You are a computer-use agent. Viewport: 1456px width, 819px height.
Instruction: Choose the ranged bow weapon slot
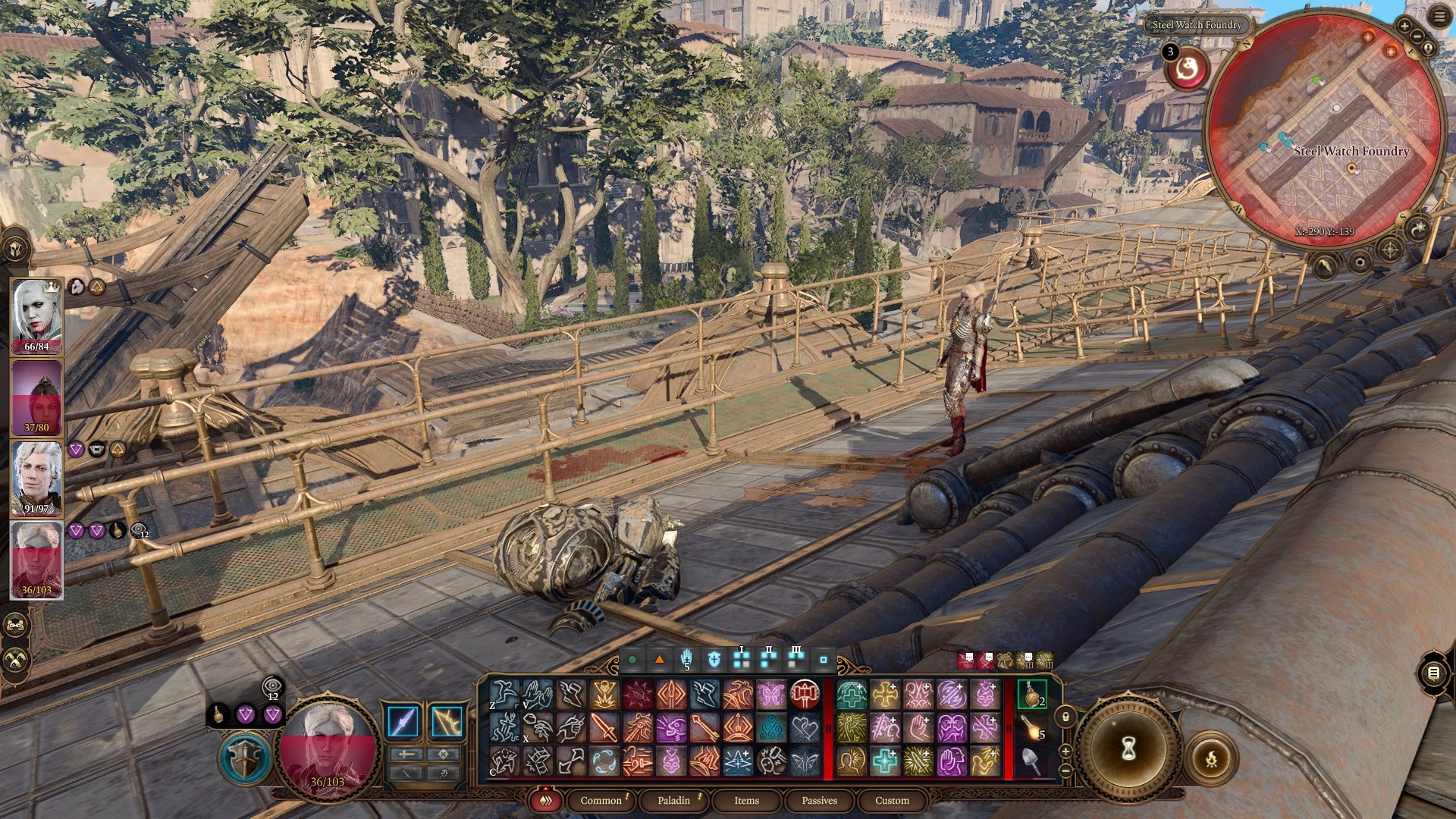447,721
